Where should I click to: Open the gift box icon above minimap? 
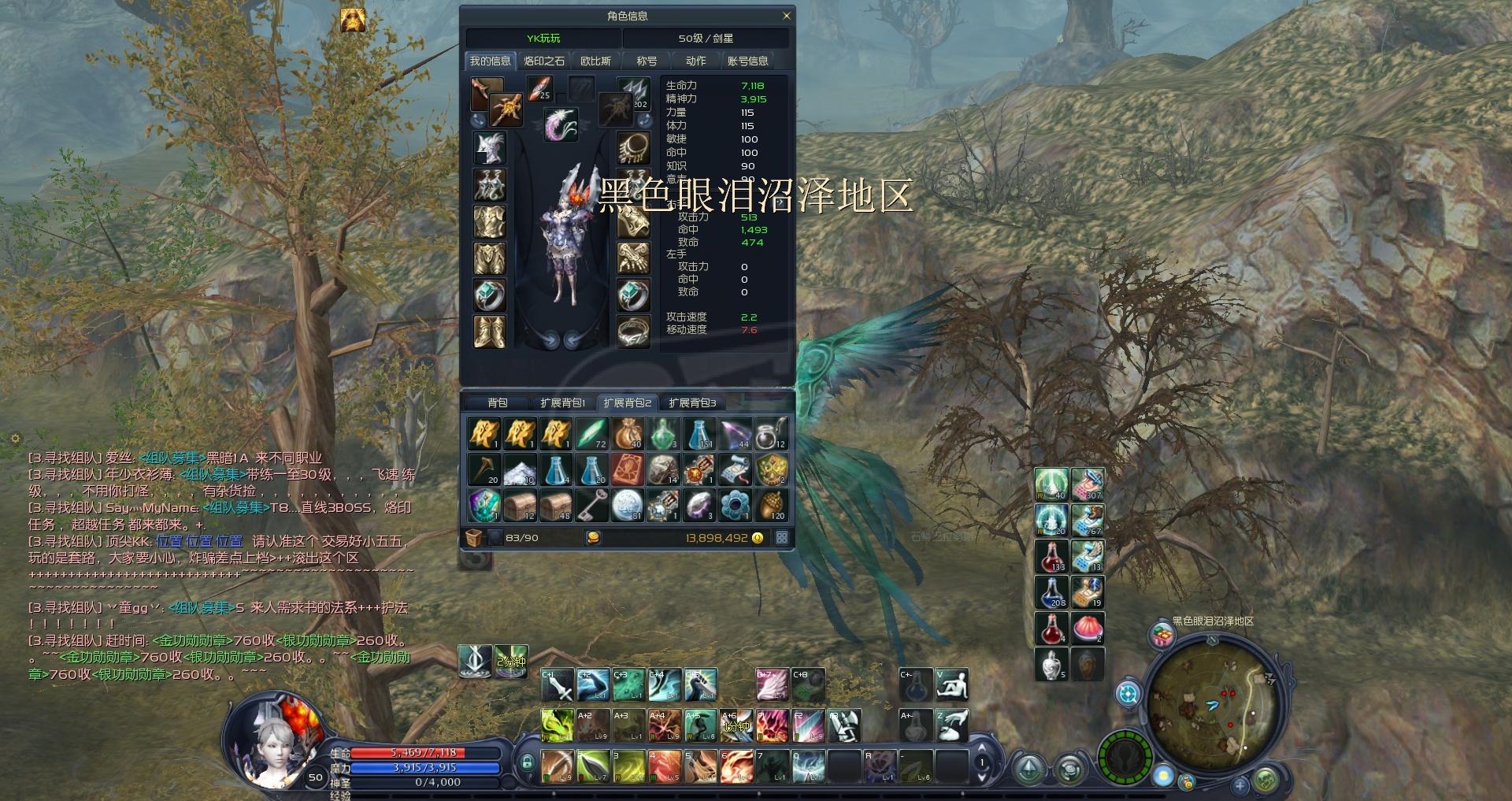click(x=1162, y=635)
